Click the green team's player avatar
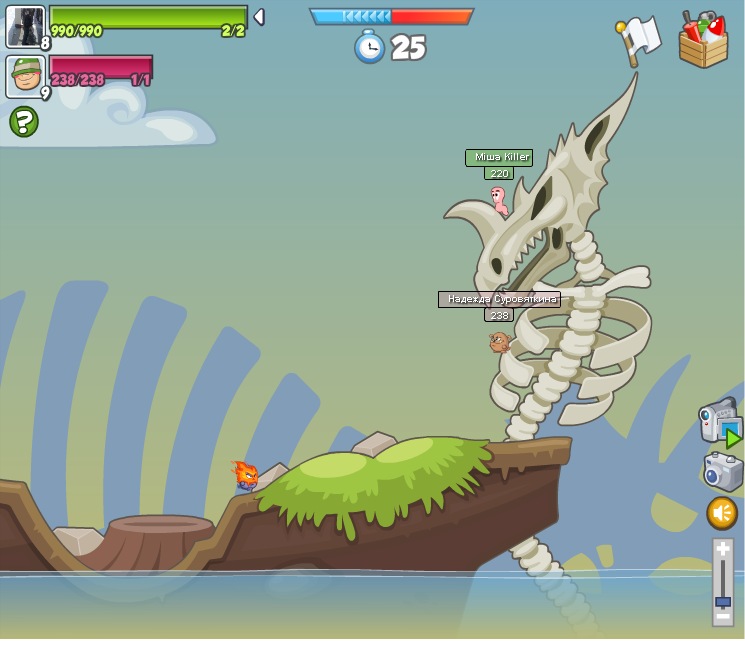Screen dimensions: 745x650 (25, 26)
